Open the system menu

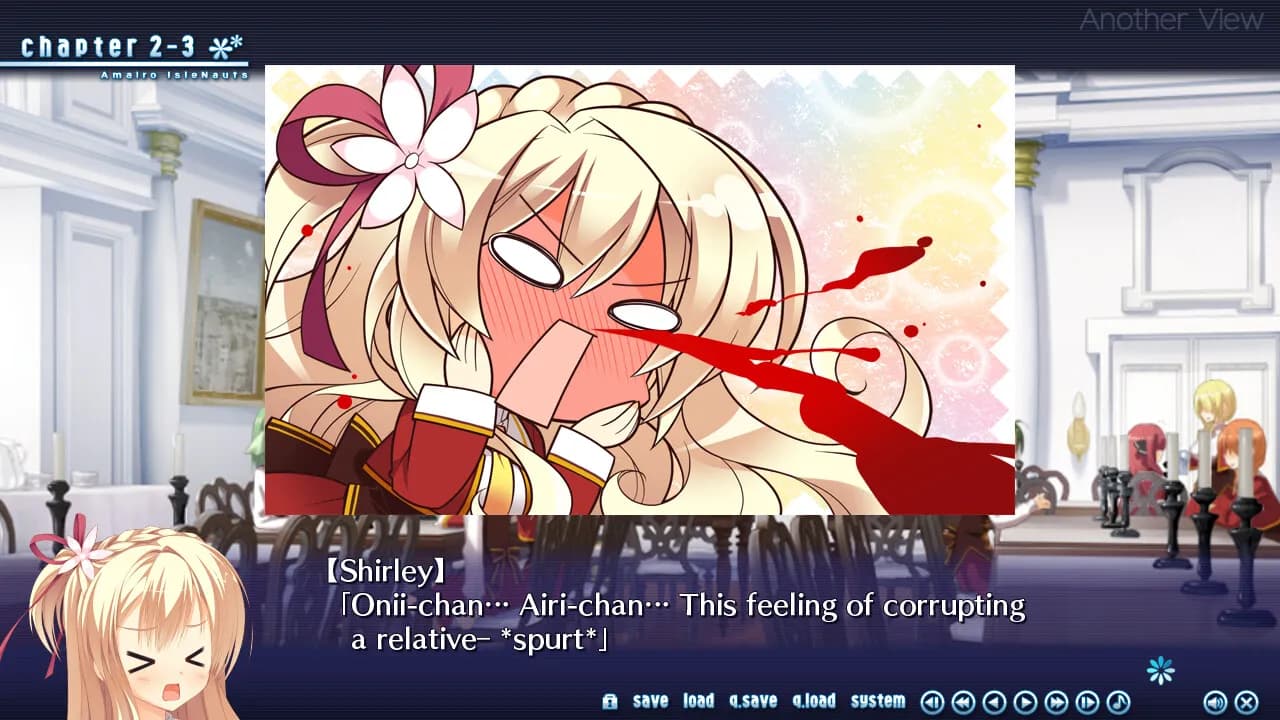(878, 701)
